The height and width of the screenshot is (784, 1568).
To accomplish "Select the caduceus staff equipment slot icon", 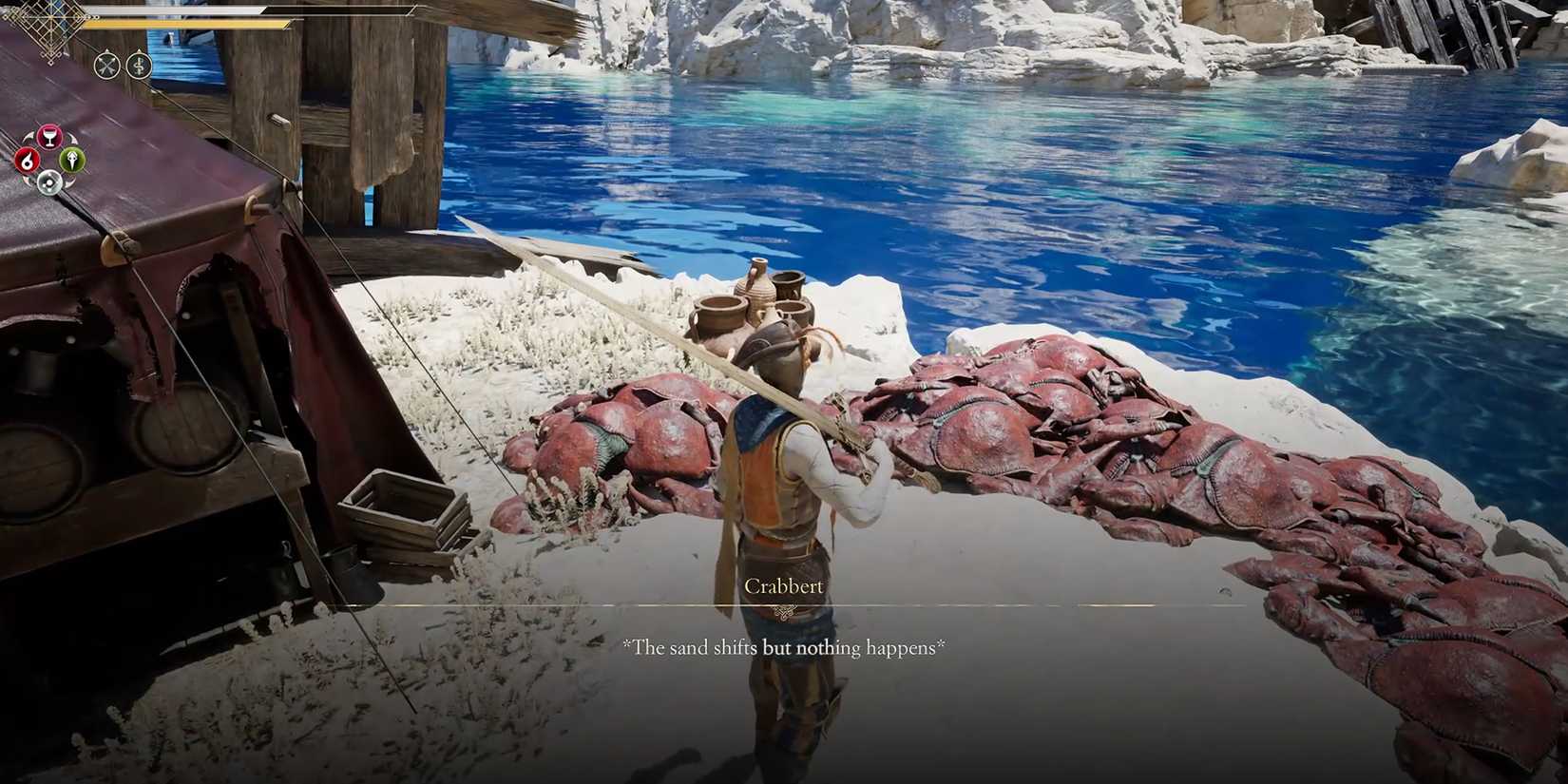I will click(138, 64).
